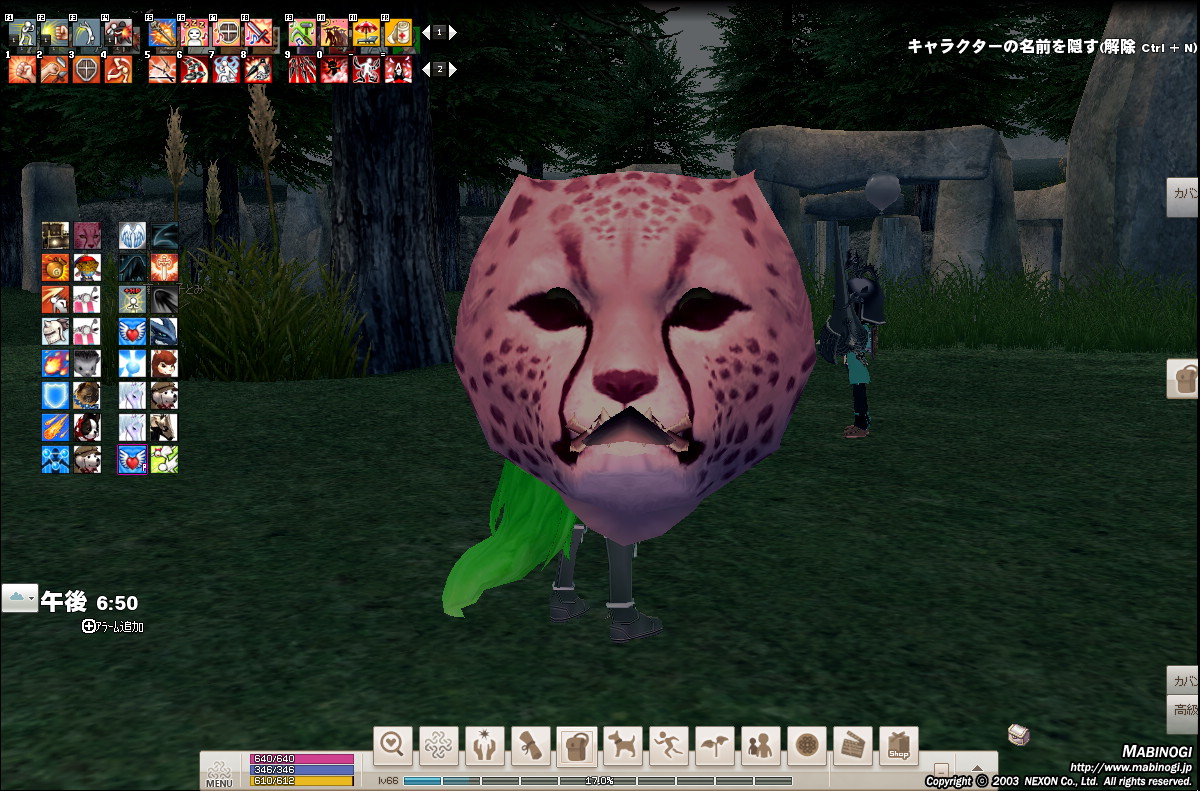
Task: Open the Shop gift box button
Action: point(899,745)
